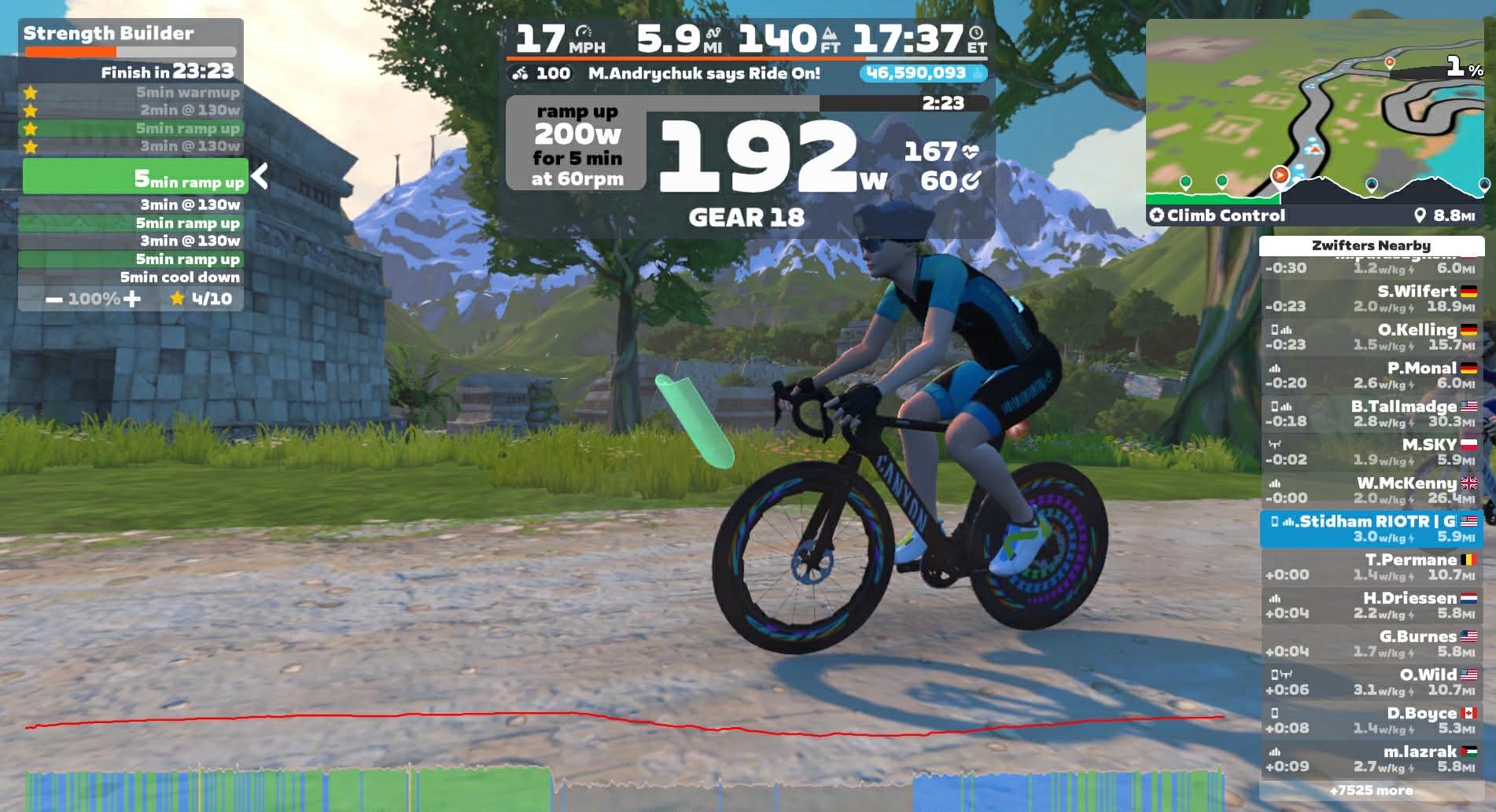Select rider B.Tallmadge in the list
The image size is (1496, 812).
pyautogui.click(x=1372, y=413)
